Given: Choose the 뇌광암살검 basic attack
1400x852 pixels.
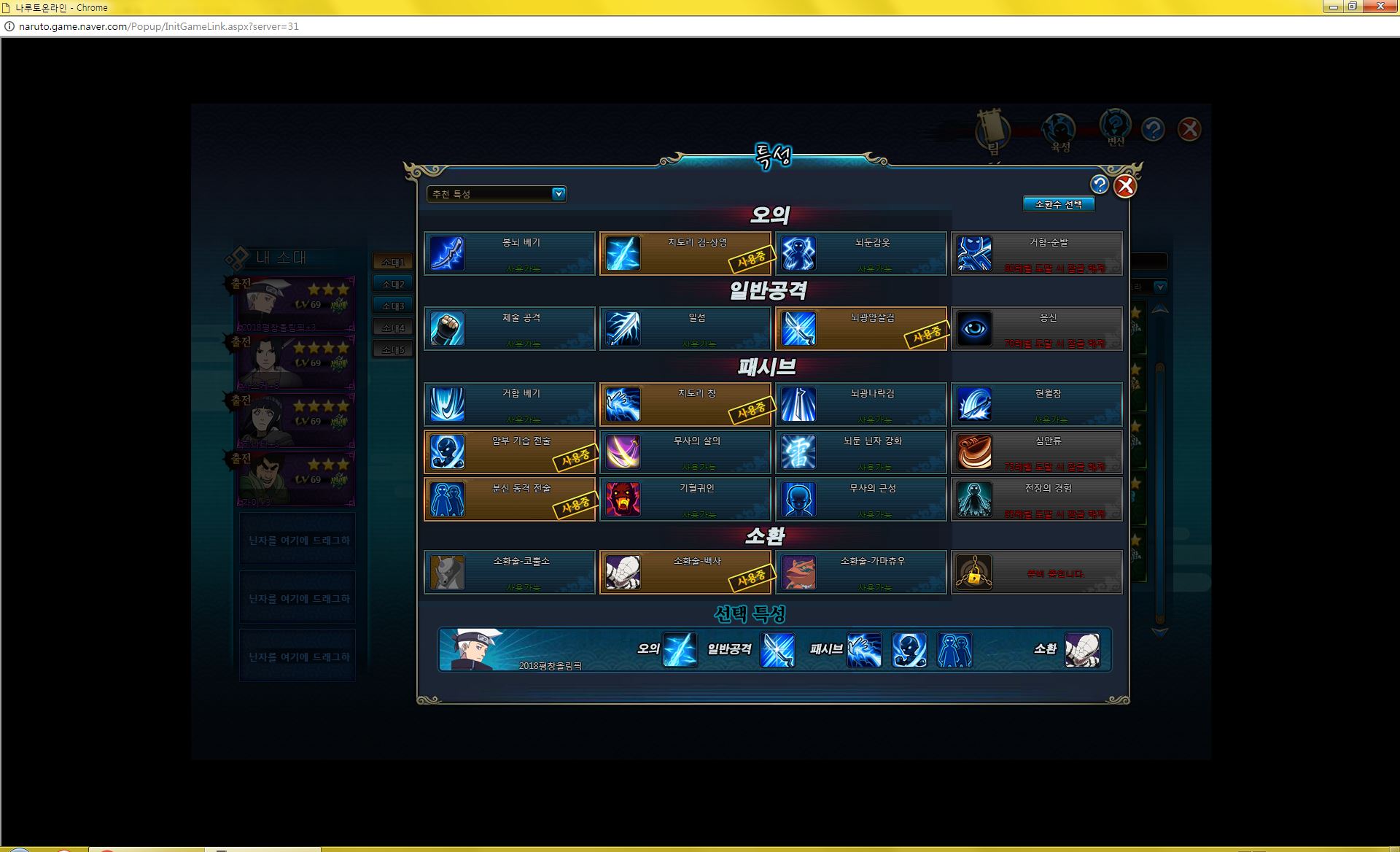Looking at the screenshot, I should pos(861,329).
